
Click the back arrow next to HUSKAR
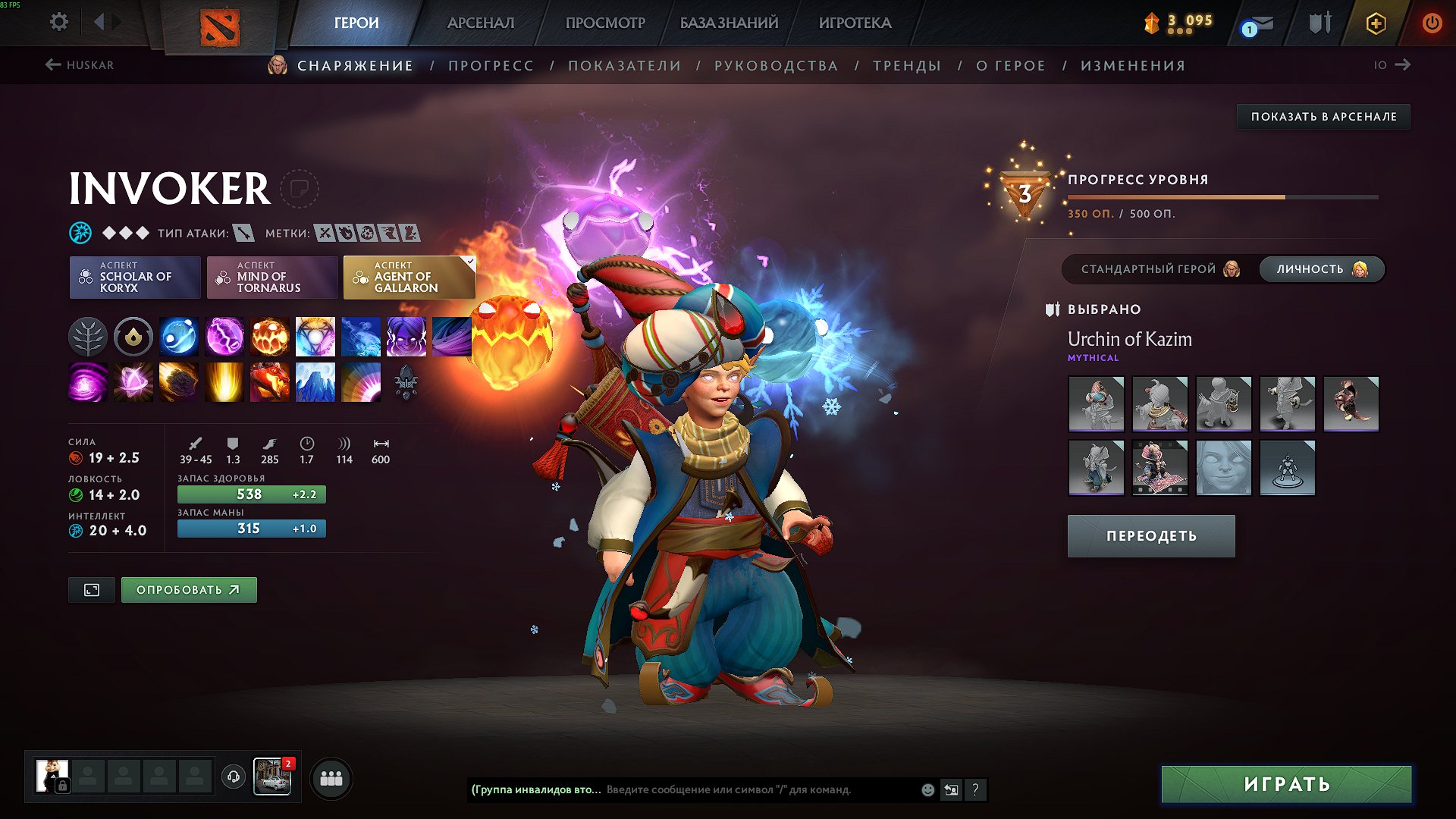coord(52,65)
